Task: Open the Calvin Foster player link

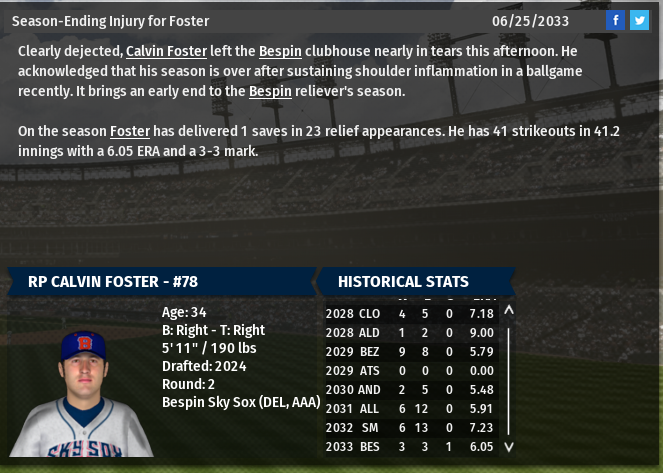Action: [166, 50]
